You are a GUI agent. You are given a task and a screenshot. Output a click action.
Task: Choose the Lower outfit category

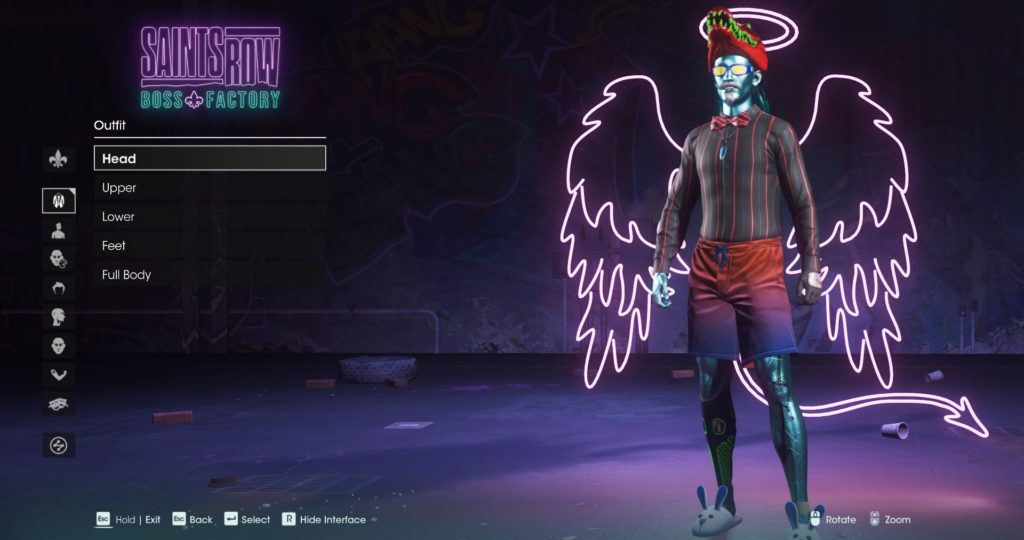click(209, 217)
